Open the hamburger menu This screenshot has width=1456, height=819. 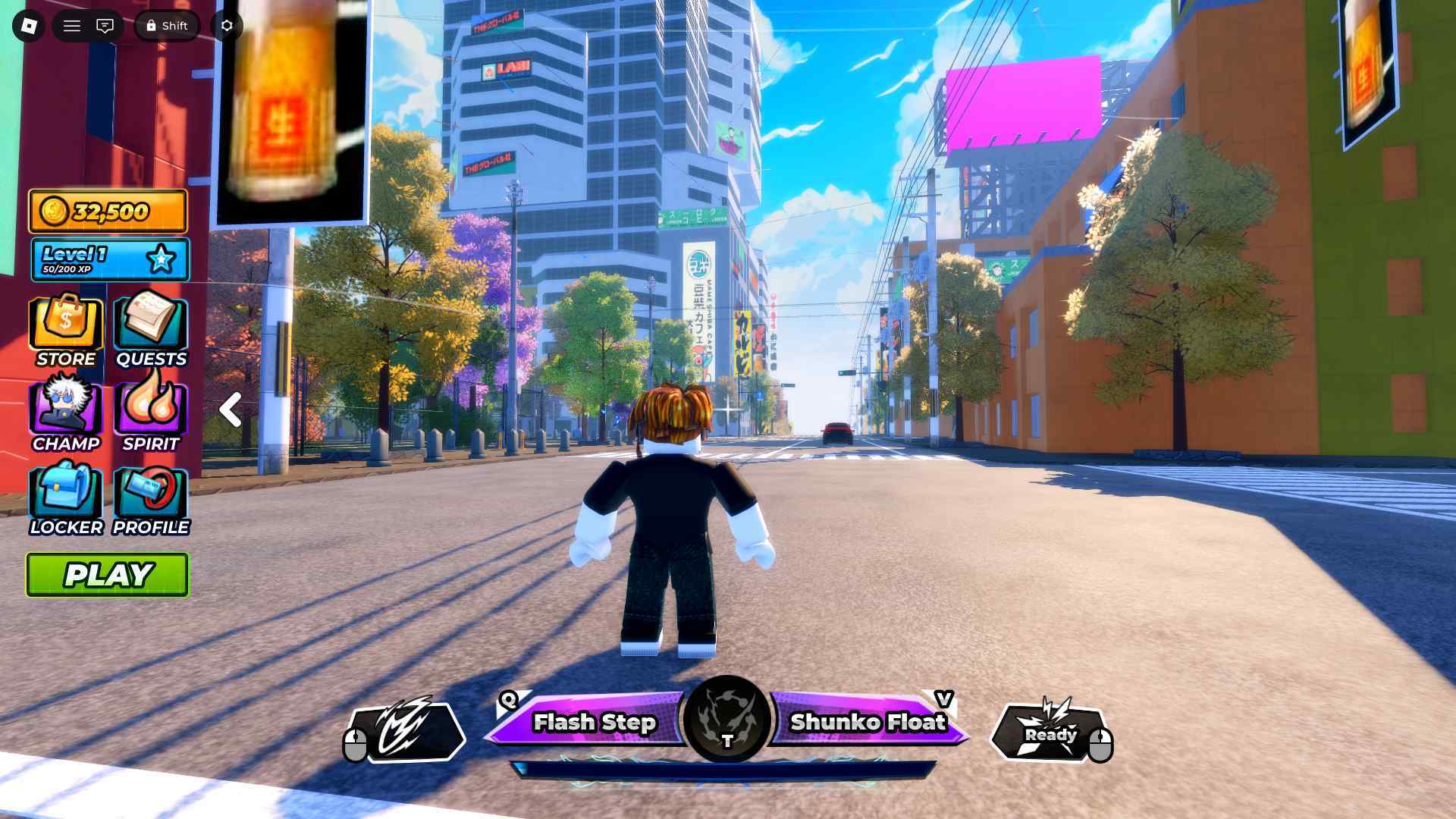pos(72,25)
